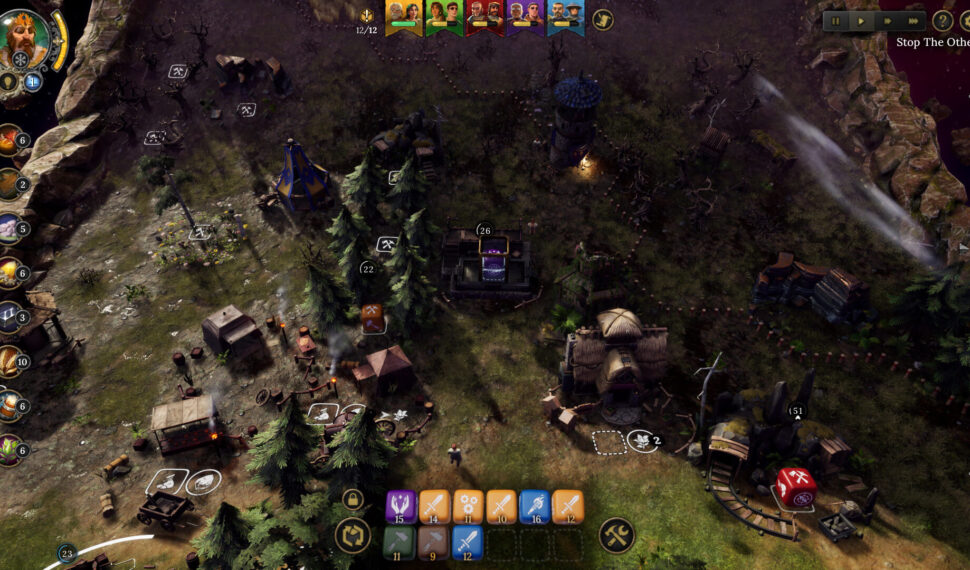Open the hammer and wrench build menu
Viewport: 970px width, 570px height.
pyautogui.click(x=617, y=535)
